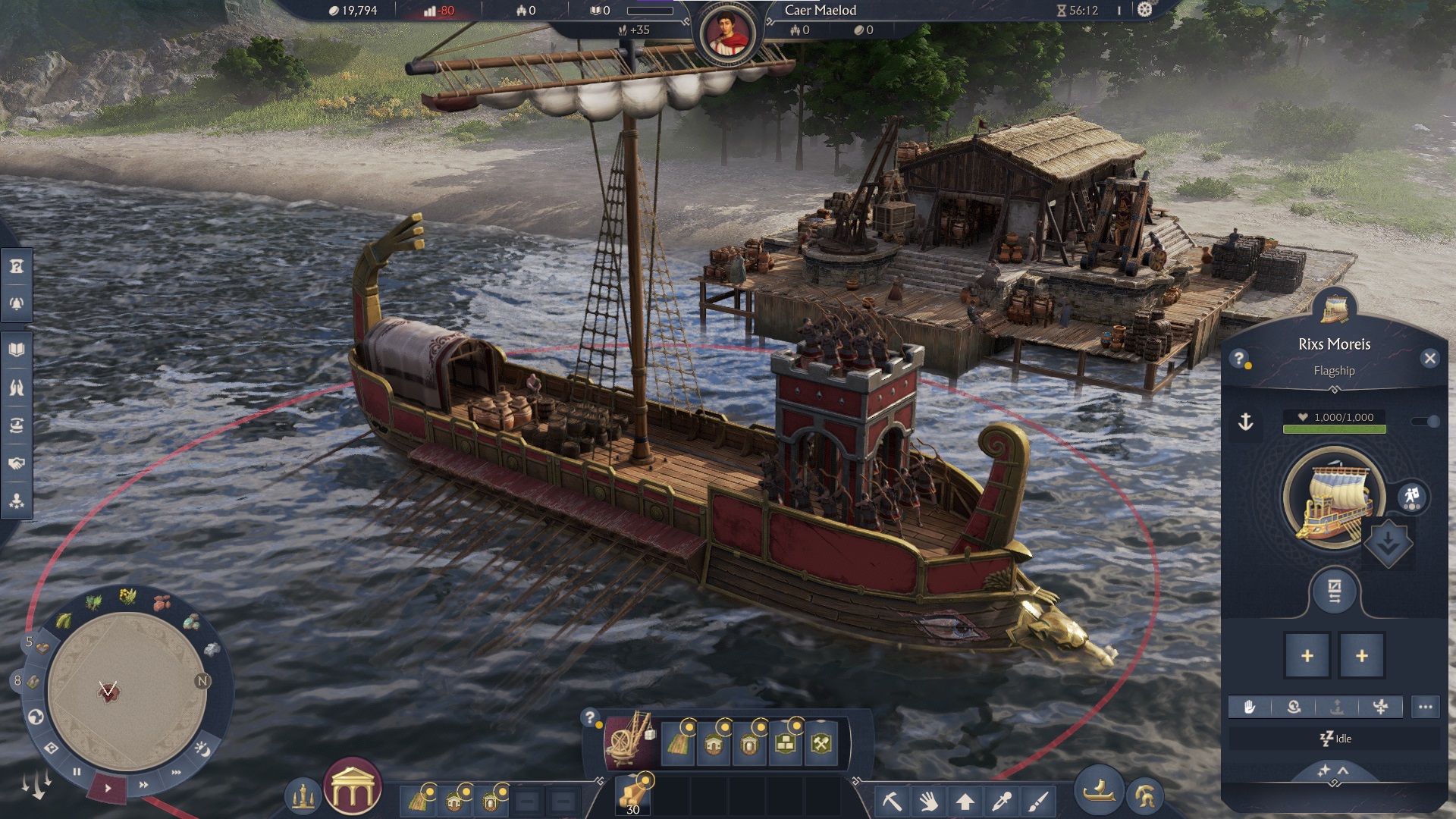Activate the hand move tool

(x=929, y=801)
